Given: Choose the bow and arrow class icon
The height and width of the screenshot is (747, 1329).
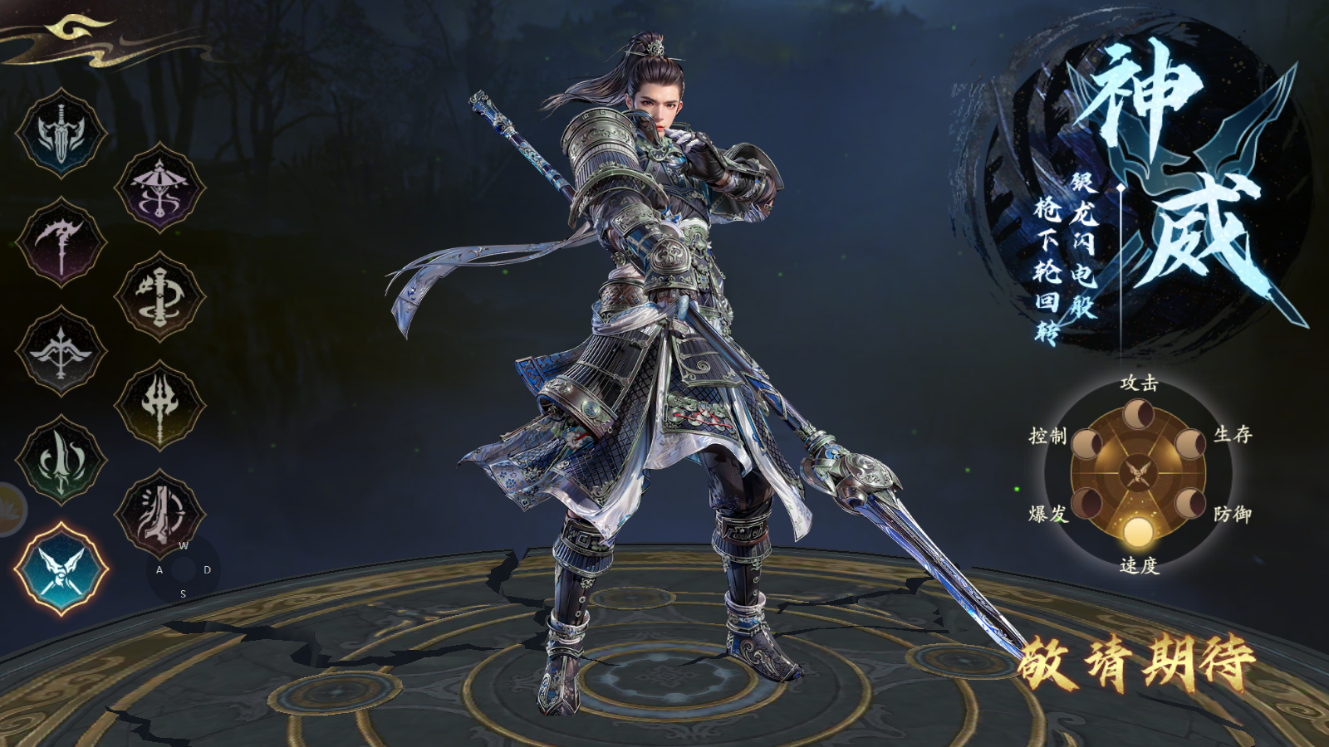Looking at the screenshot, I should [x=61, y=352].
